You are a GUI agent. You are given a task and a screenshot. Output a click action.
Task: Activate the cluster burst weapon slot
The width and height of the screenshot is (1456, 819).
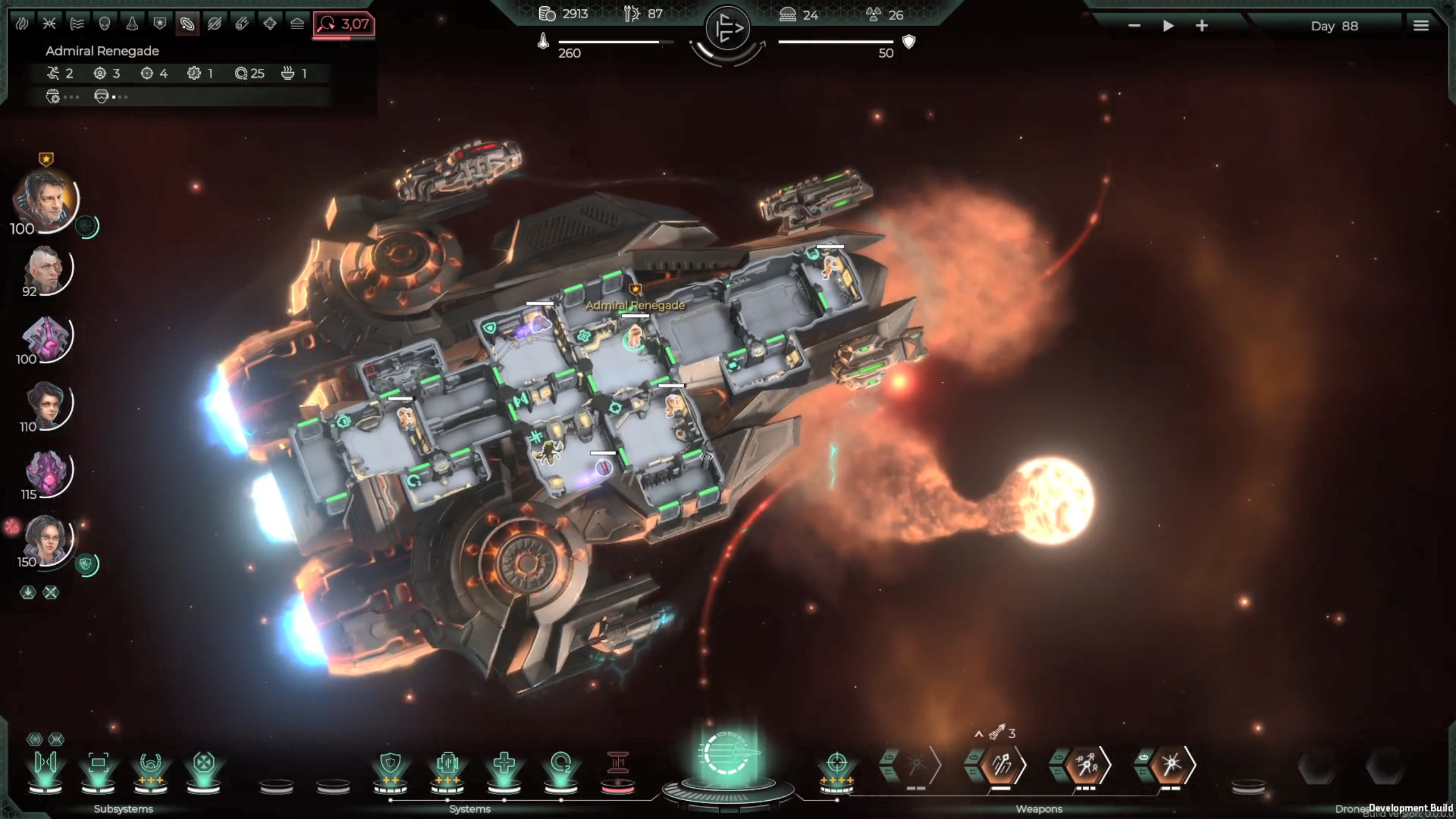click(x=1085, y=766)
